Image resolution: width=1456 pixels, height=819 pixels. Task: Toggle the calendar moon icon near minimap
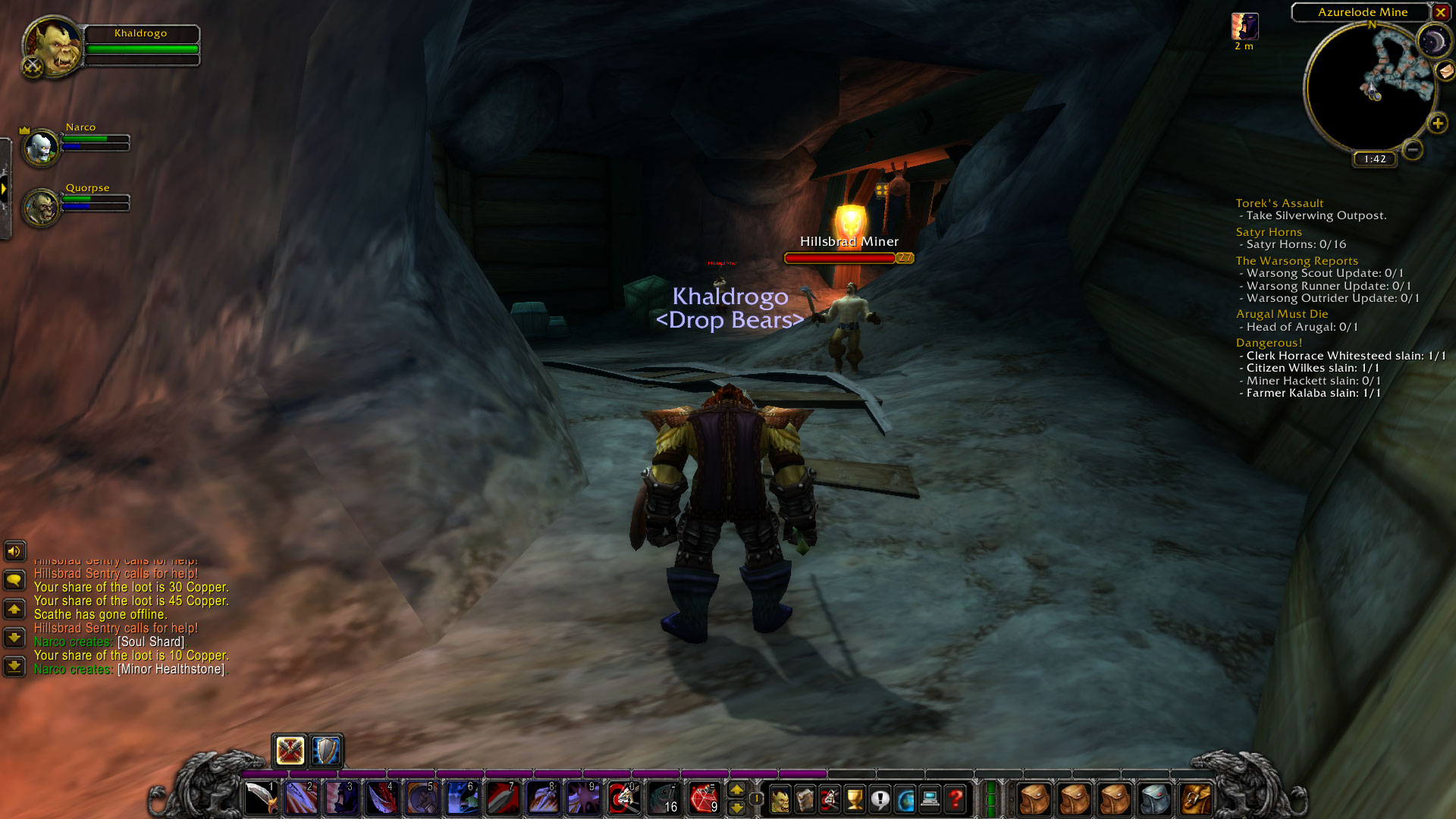tap(1436, 39)
